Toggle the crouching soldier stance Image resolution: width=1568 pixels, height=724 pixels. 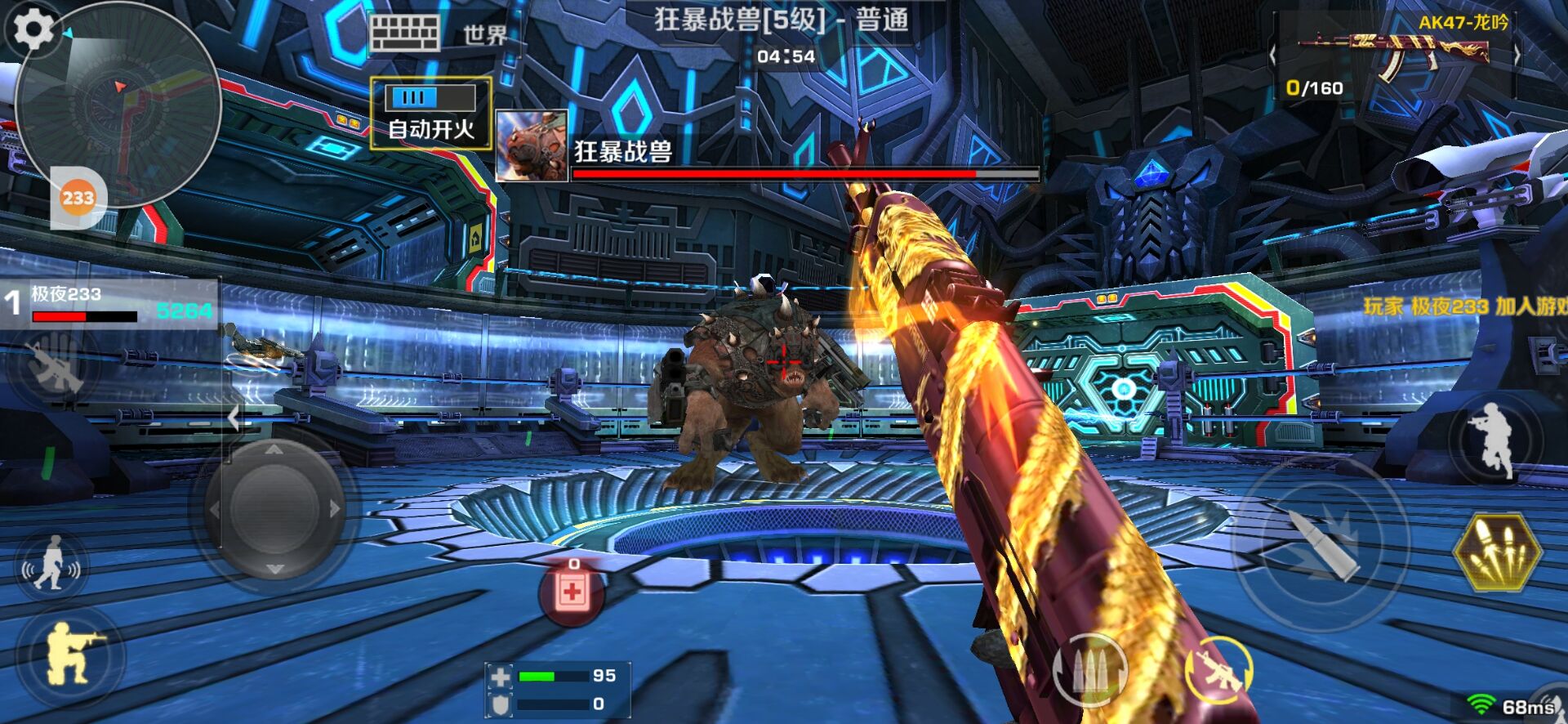pos(72,655)
